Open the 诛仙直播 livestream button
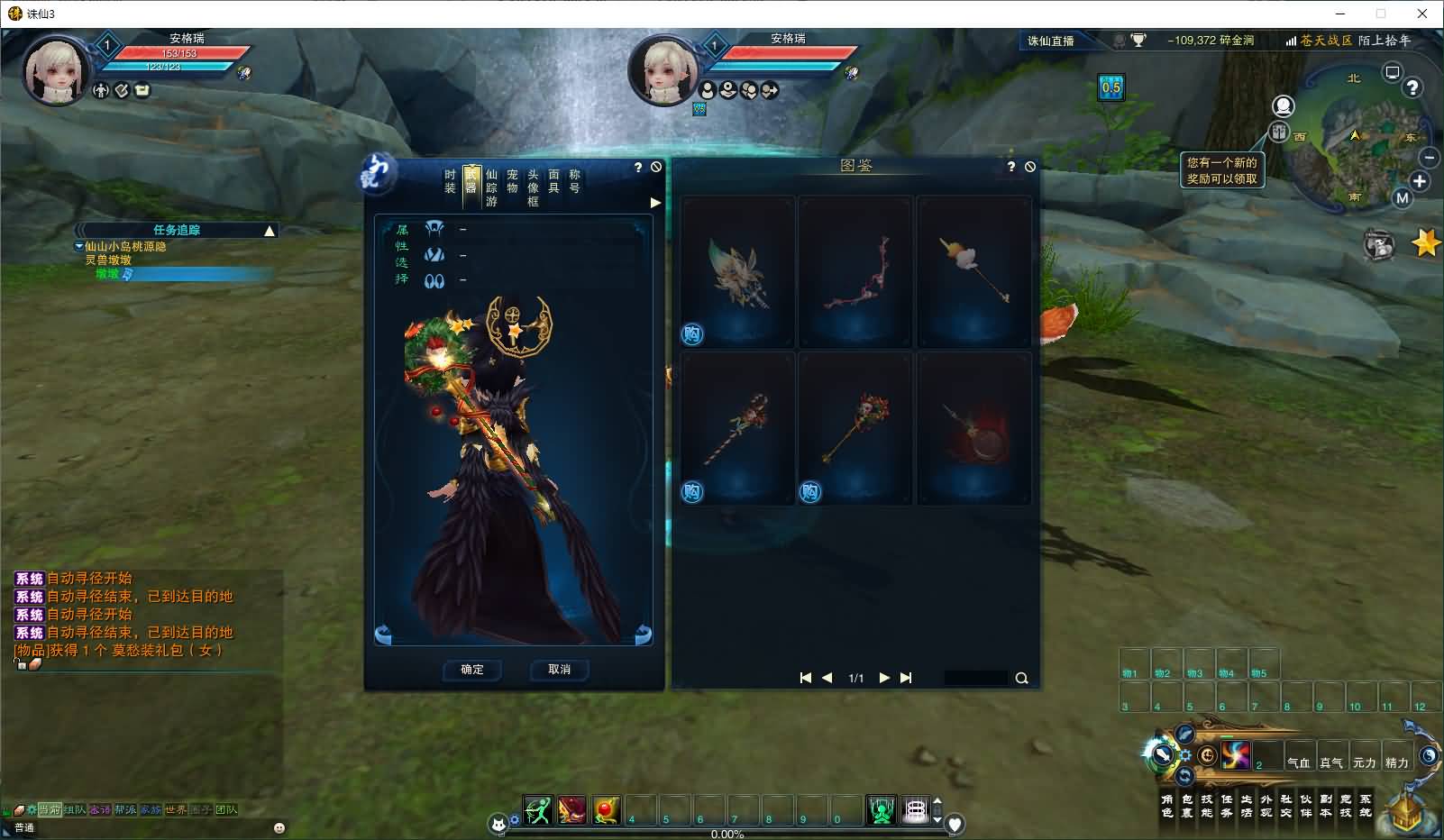The width and height of the screenshot is (1444, 840). [x=1051, y=41]
